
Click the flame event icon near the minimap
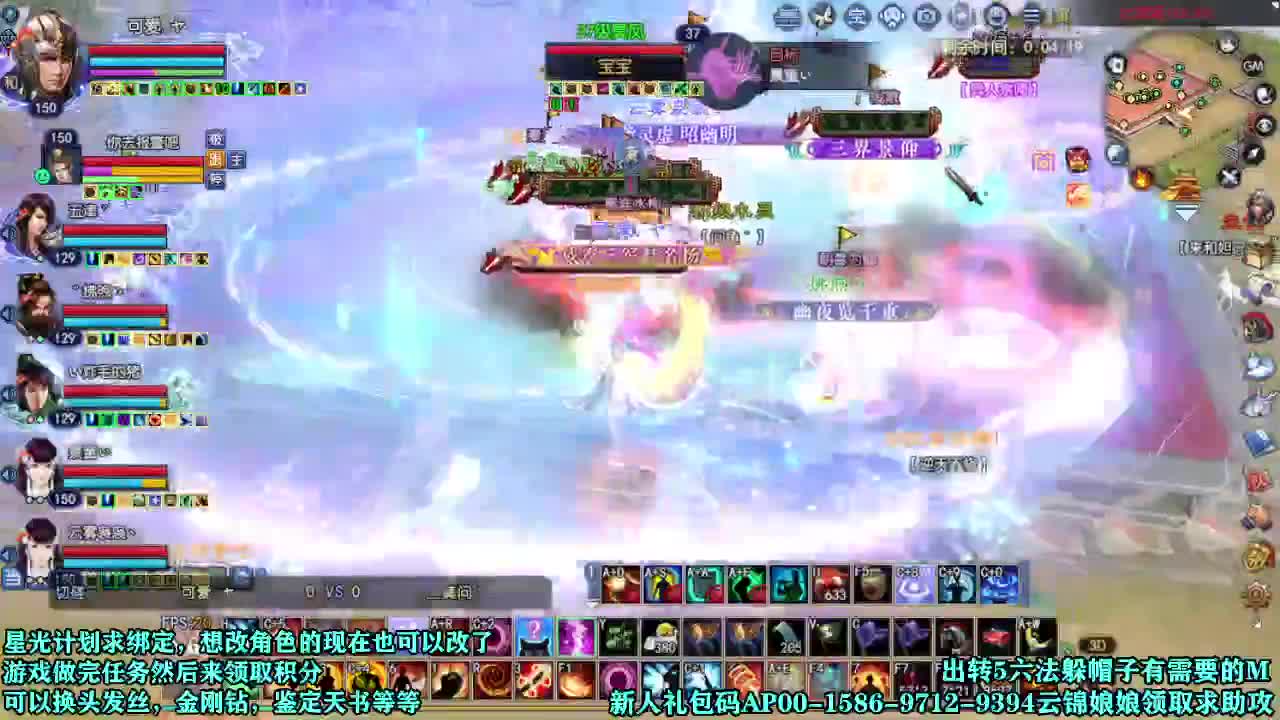click(1141, 178)
